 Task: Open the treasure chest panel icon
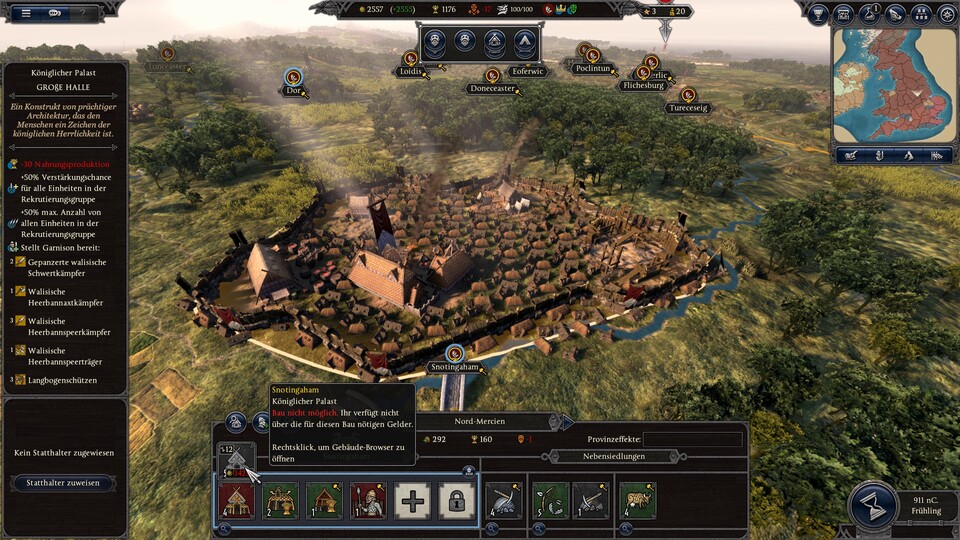click(843, 14)
